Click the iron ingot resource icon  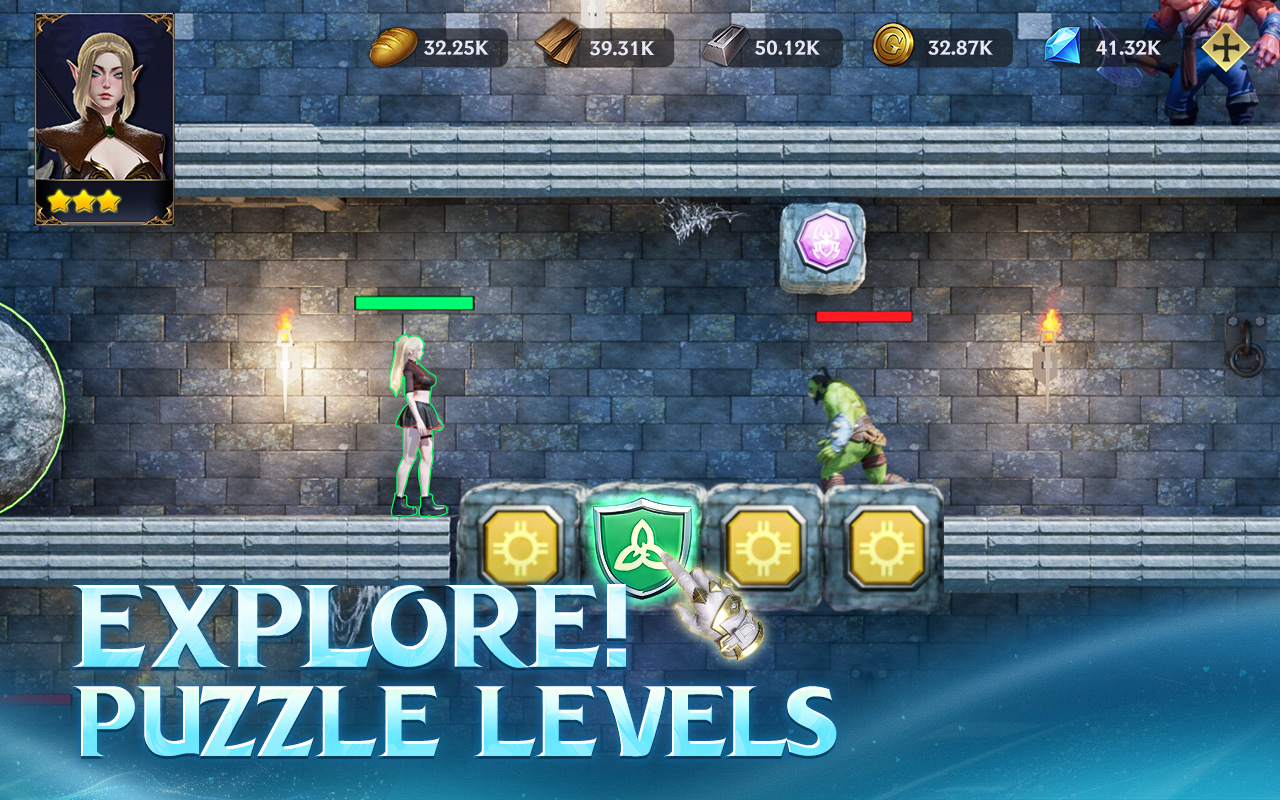pos(727,44)
